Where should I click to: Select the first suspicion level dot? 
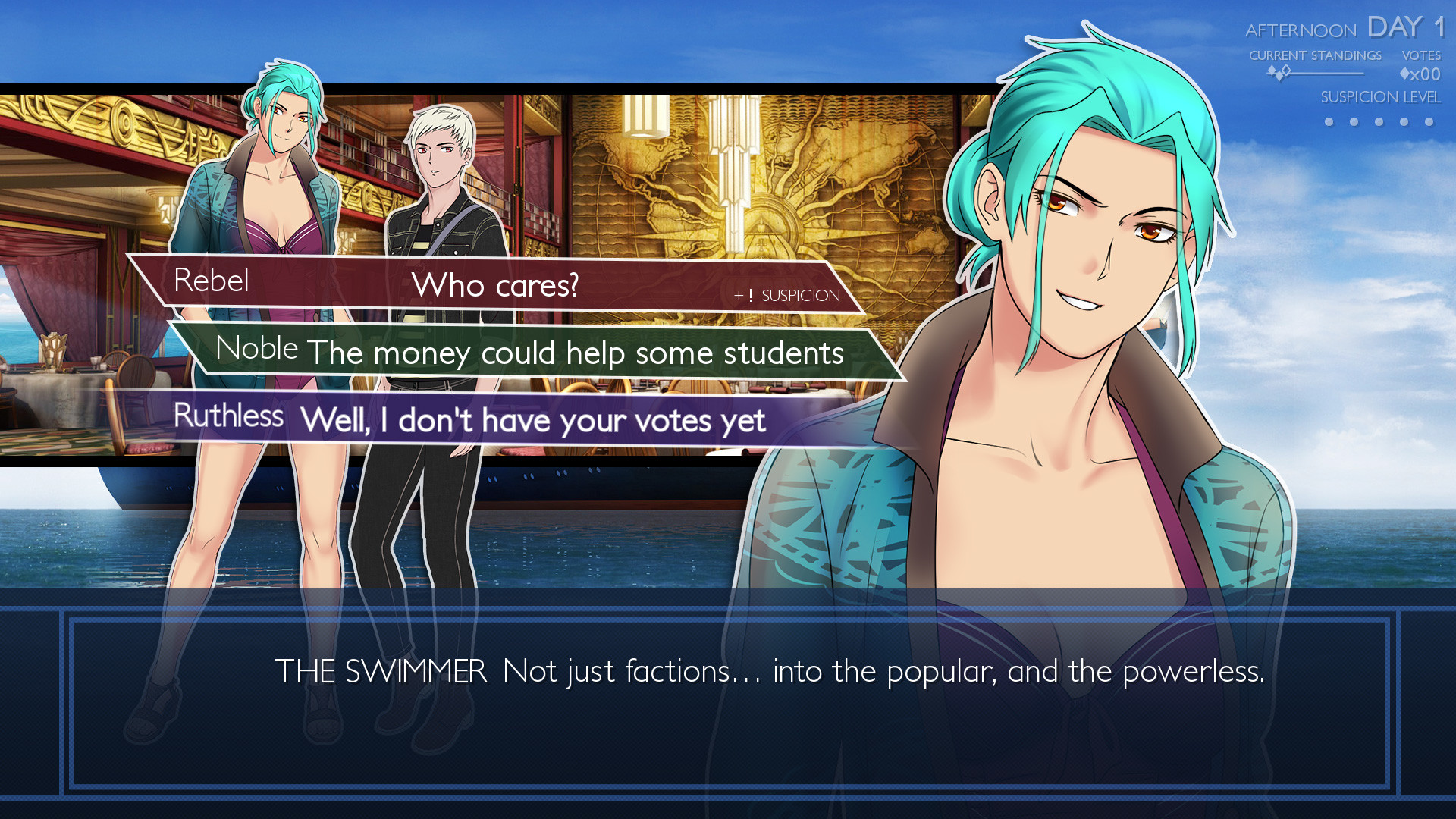[x=1329, y=122]
